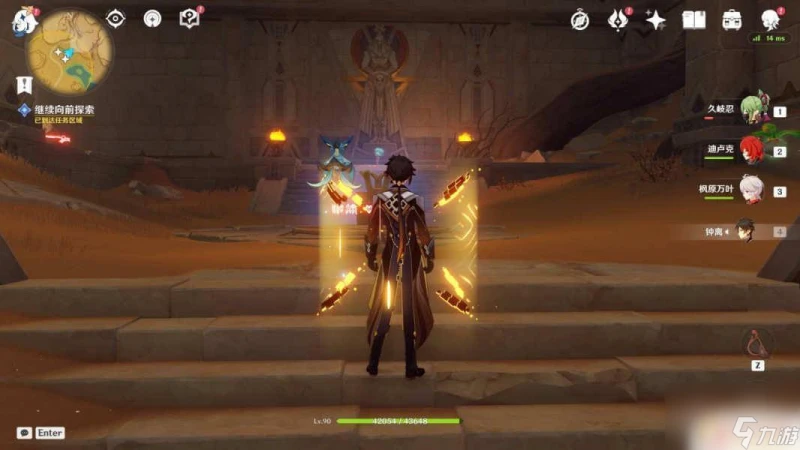Open the Wish four-pointed star icon
The width and height of the screenshot is (800, 450).
click(x=656, y=19)
